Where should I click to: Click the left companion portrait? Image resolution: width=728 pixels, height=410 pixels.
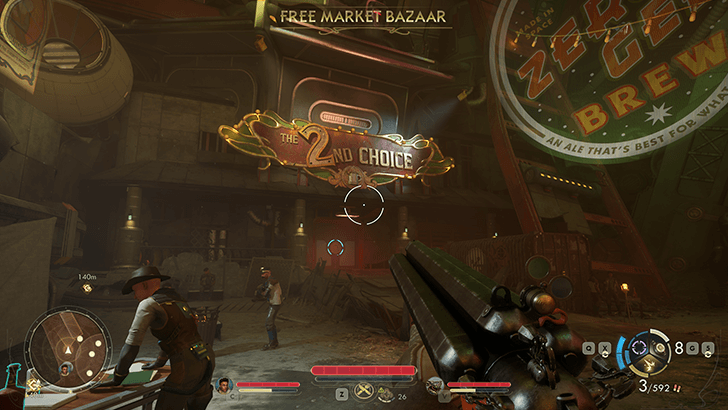coord(224,385)
